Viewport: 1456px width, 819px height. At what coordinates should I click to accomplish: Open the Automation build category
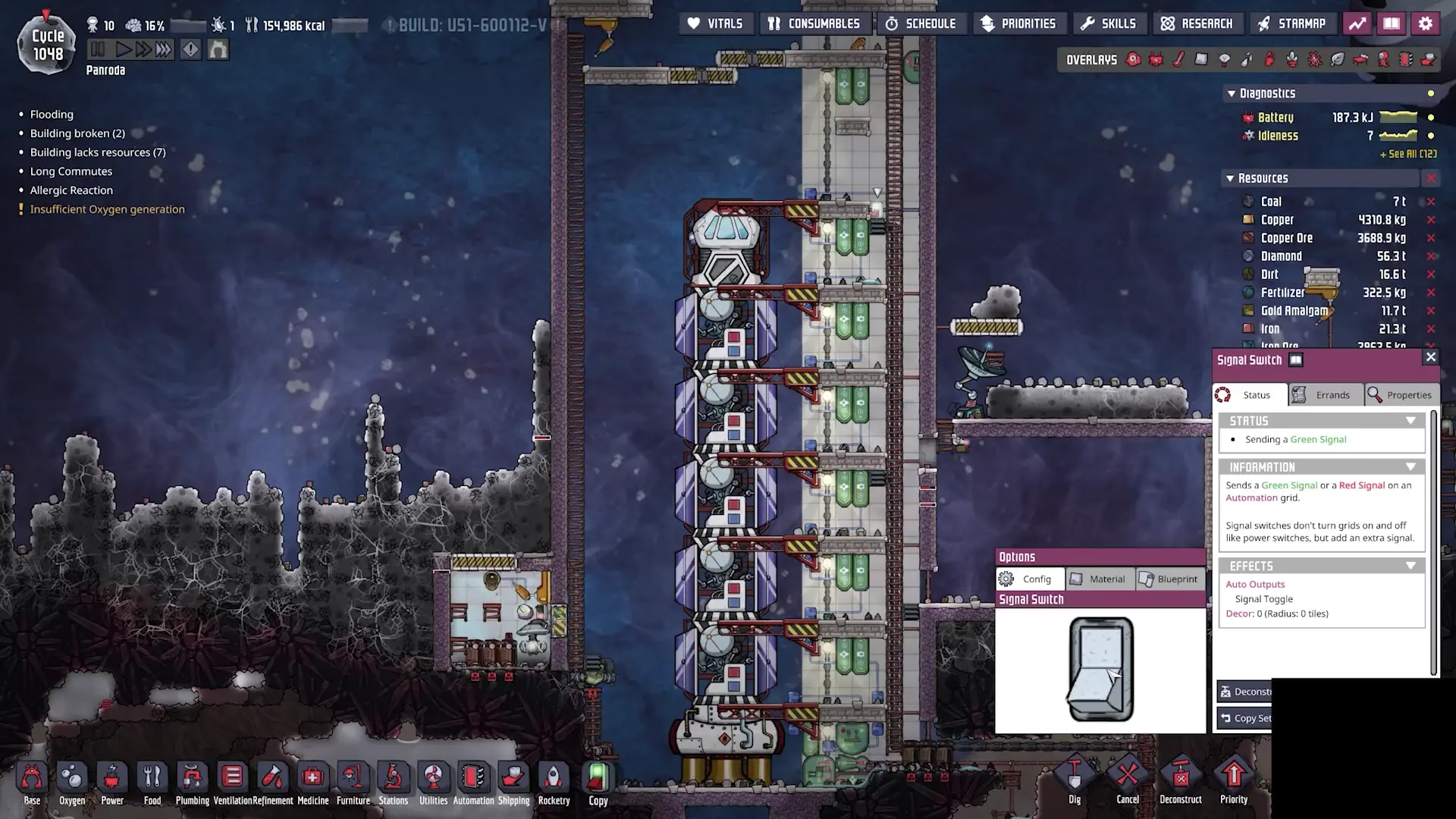(x=474, y=777)
